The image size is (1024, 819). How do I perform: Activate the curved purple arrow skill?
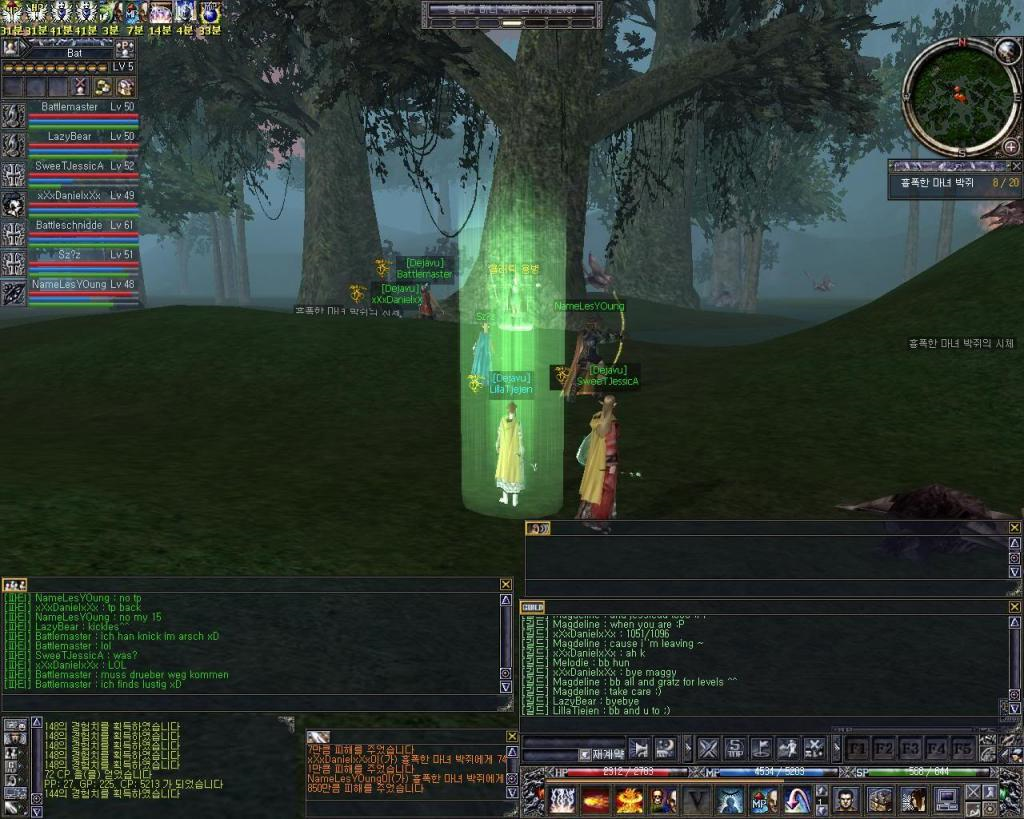tap(797, 800)
